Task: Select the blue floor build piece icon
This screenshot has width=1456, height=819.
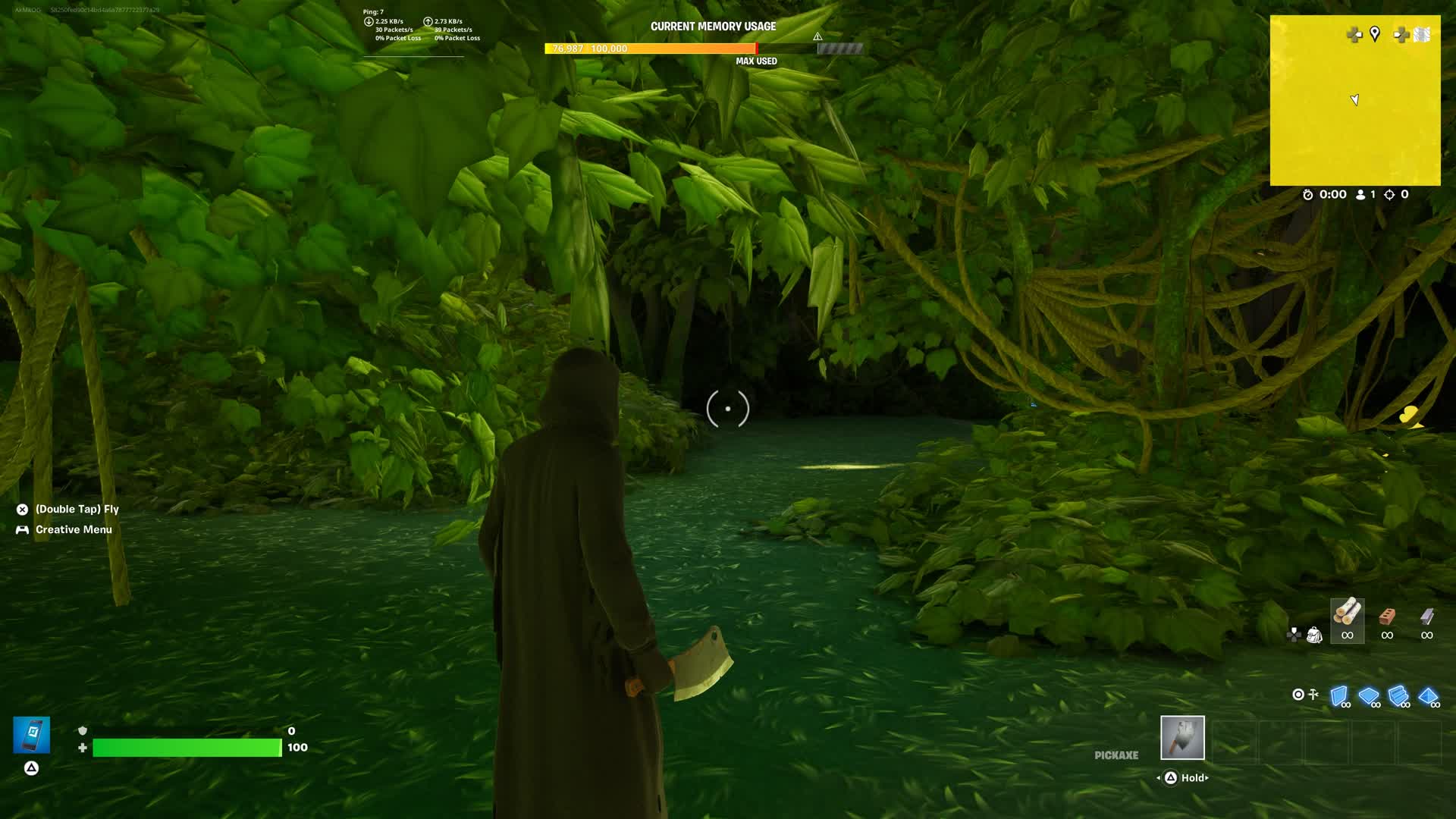Action: 1369,694
